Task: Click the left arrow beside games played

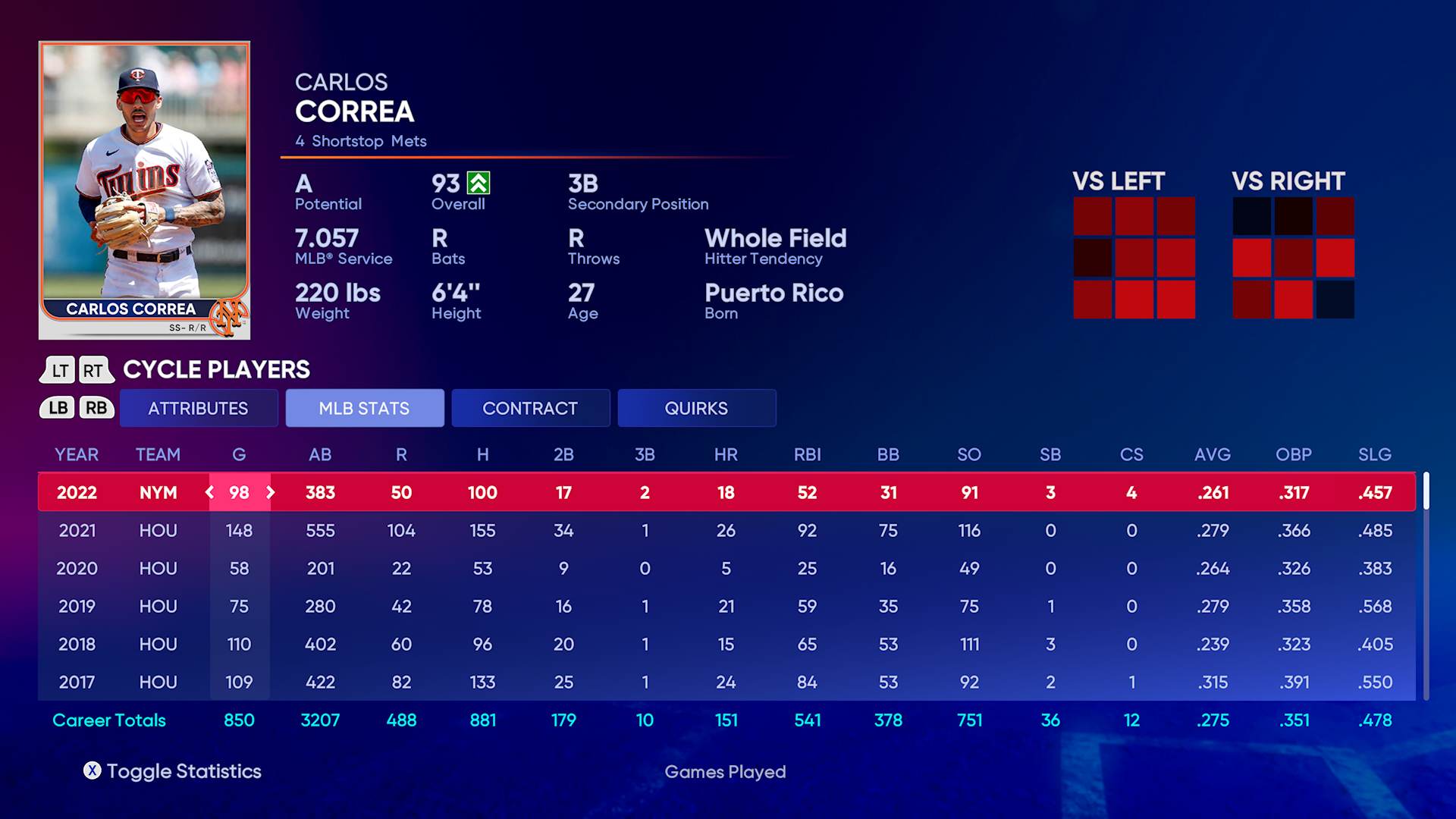Action: point(210,492)
